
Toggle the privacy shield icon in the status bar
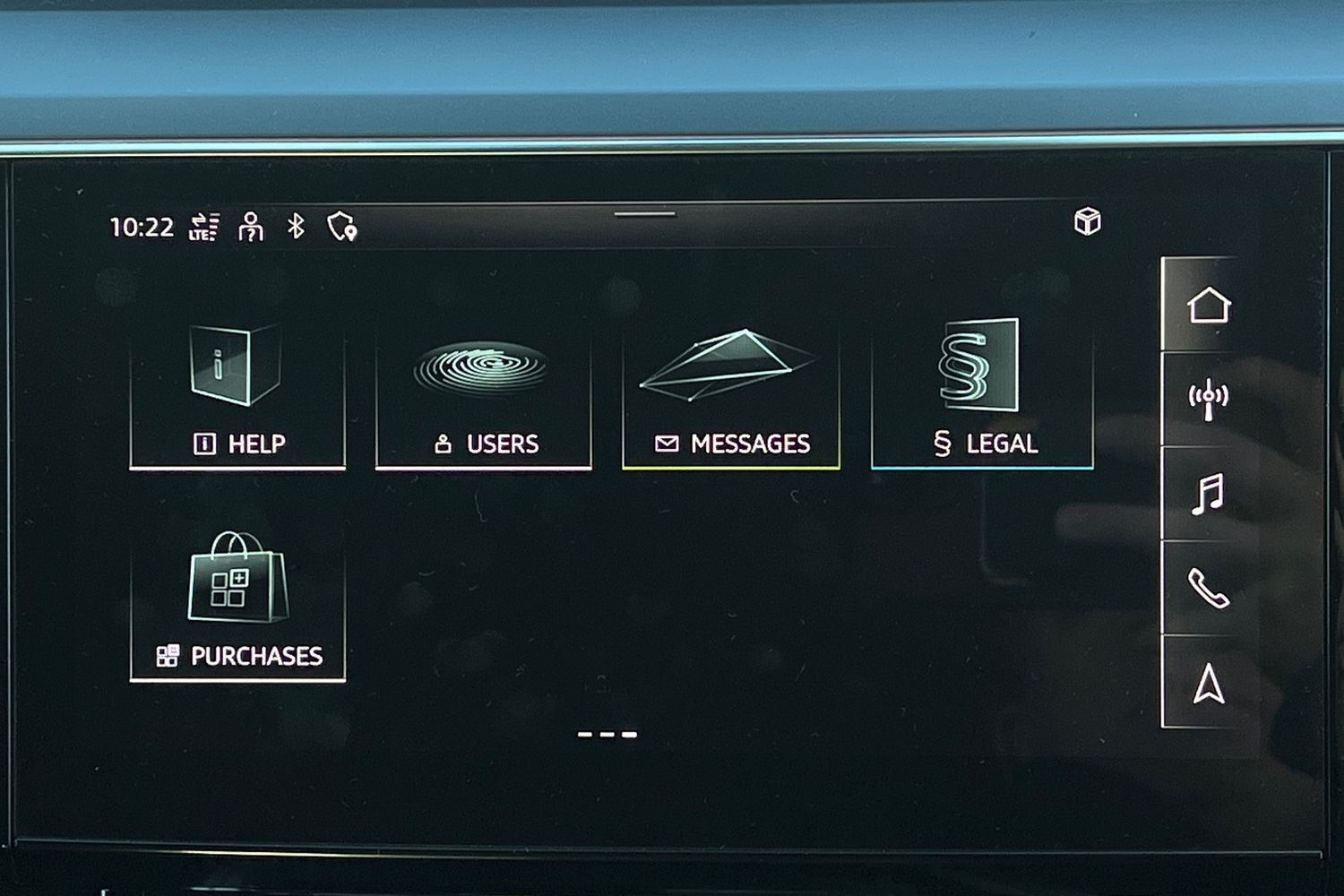pos(342,227)
